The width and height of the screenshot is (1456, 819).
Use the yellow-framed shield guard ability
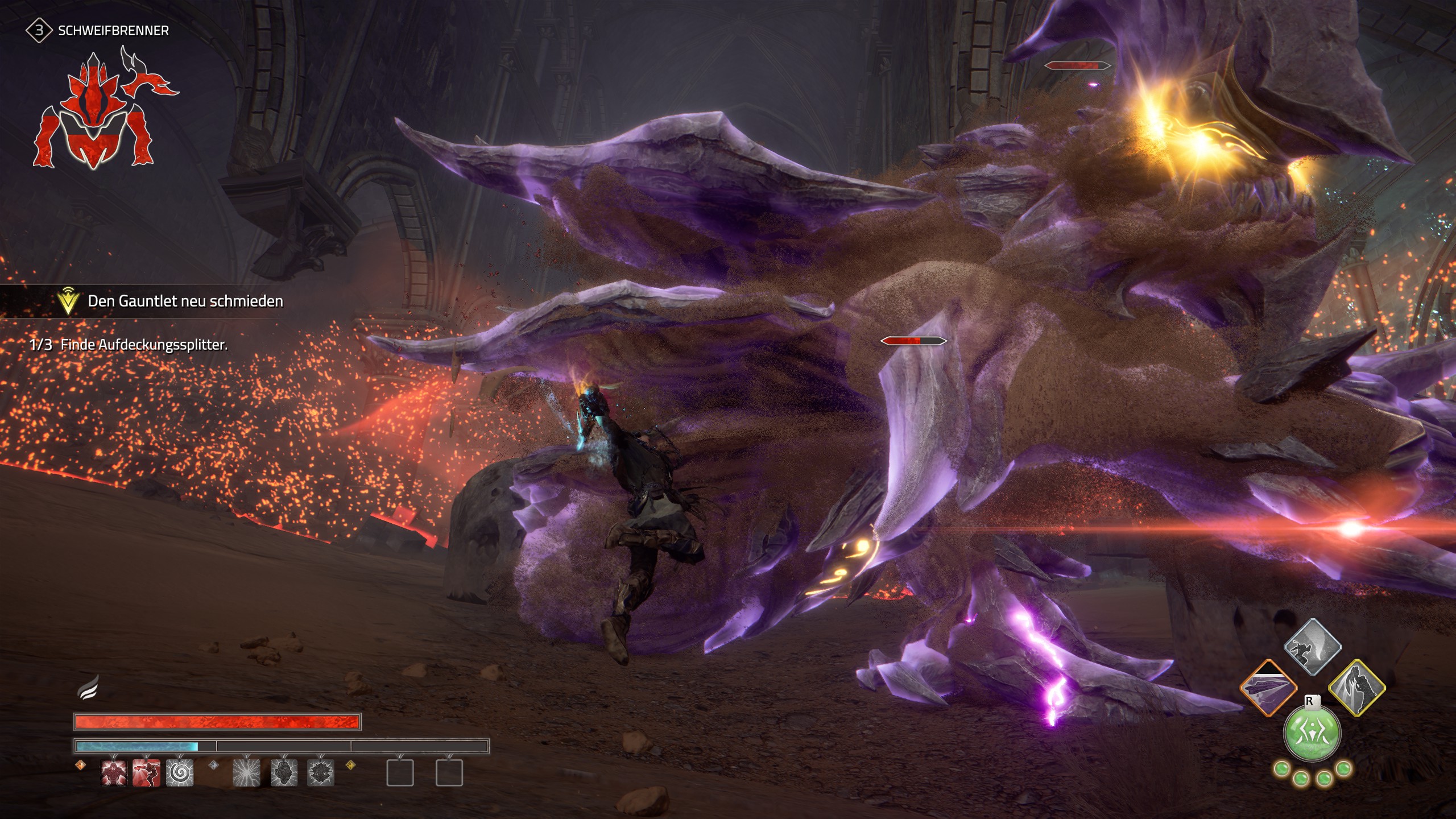(1357, 687)
